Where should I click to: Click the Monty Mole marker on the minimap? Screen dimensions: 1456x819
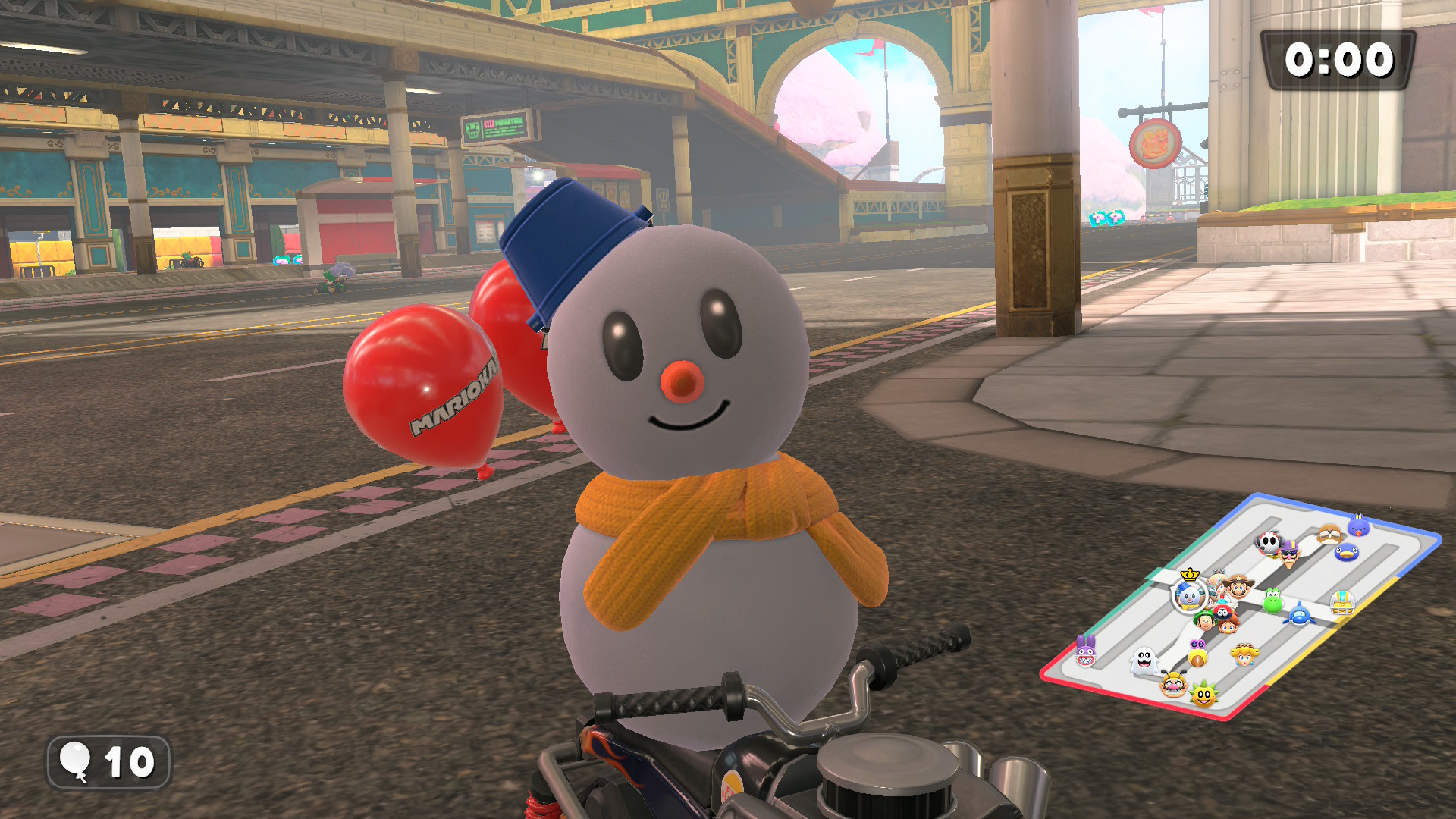(1329, 535)
